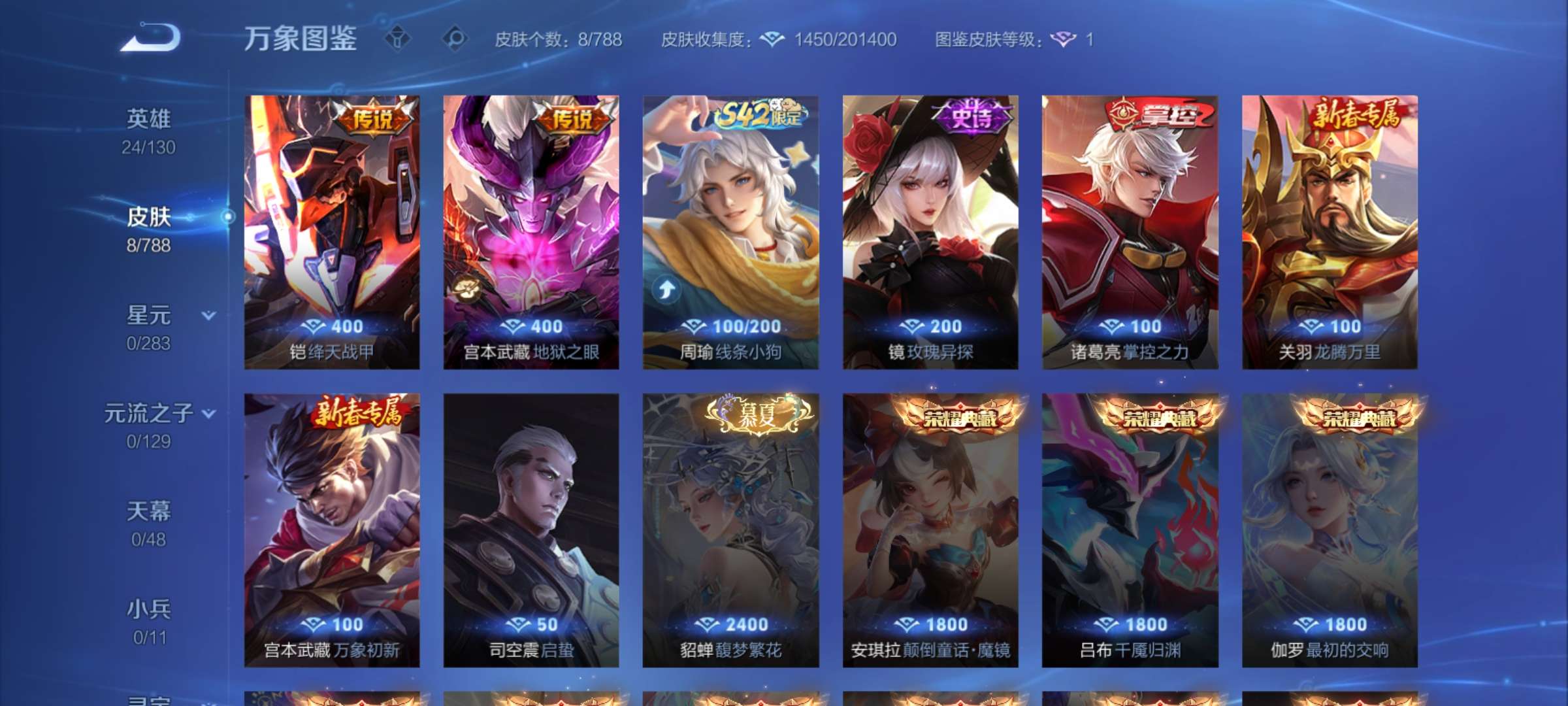
Task: Switch to the 英雄 tab
Action: click(149, 119)
